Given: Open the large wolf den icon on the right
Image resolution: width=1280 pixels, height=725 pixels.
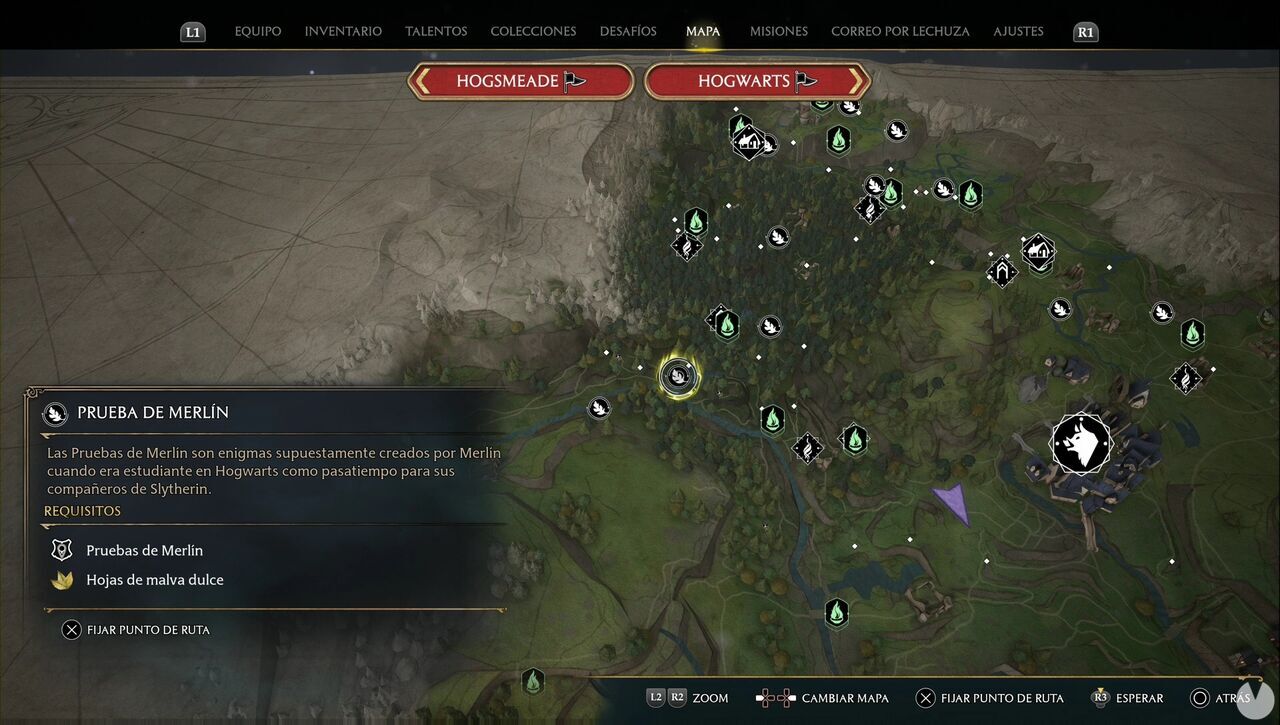Looking at the screenshot, I should click(x=1081, y=443).
